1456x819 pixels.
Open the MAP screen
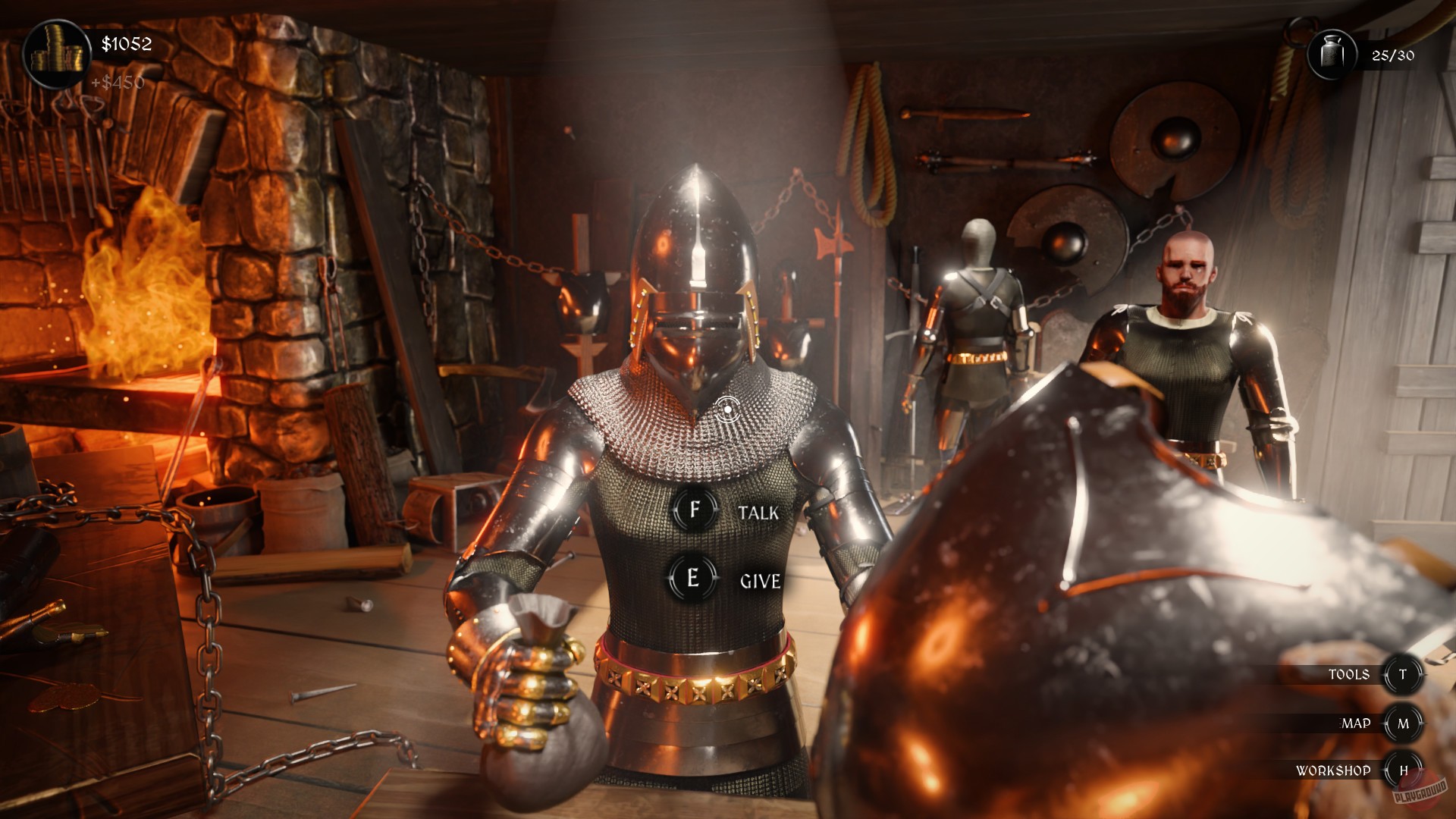1356,722
